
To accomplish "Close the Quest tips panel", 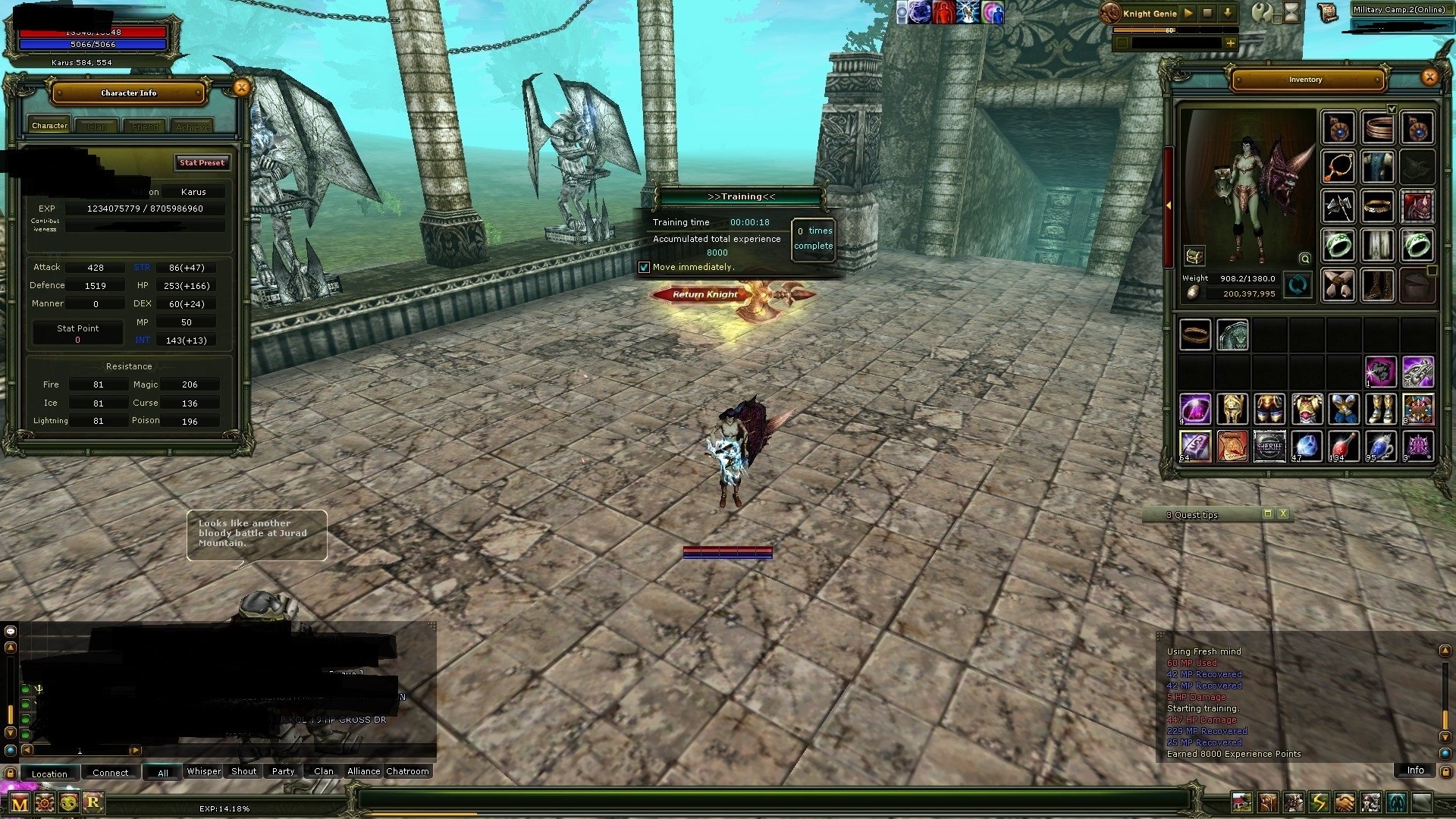I will pyautogui.click(x=1283, y=514).
